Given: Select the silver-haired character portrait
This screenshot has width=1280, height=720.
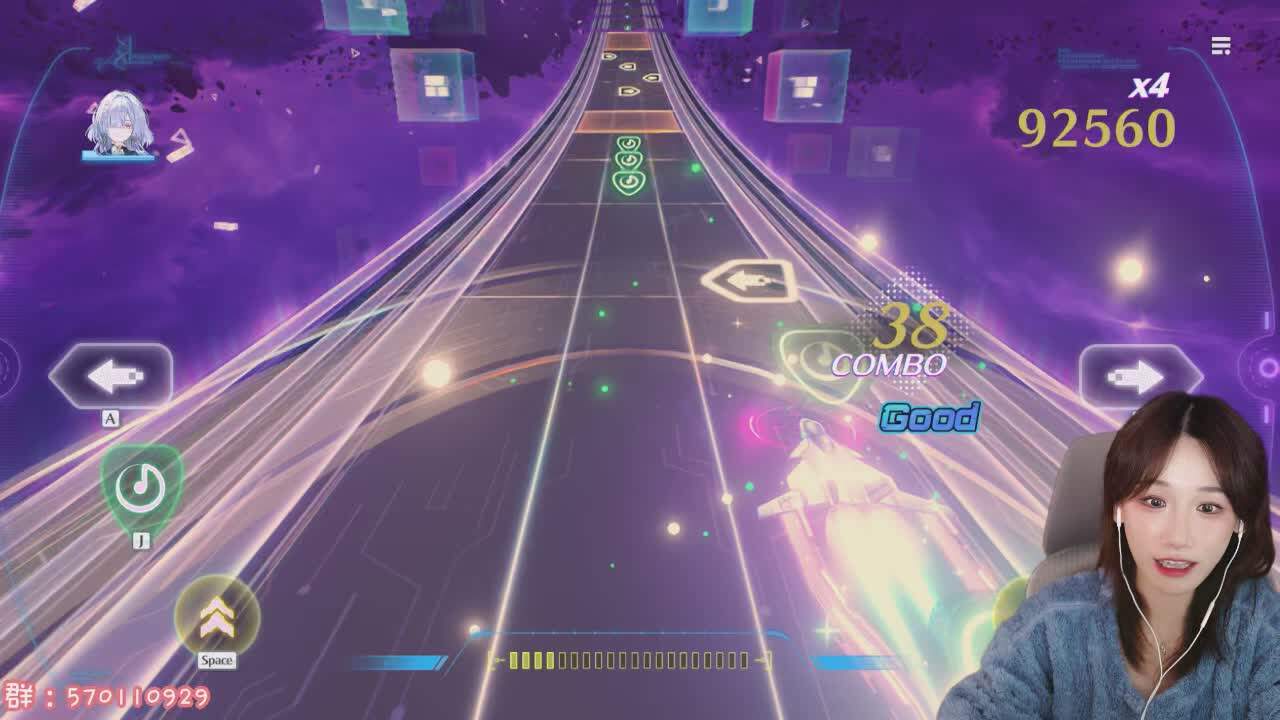Looking at the screenshot, I should point(117,127).
